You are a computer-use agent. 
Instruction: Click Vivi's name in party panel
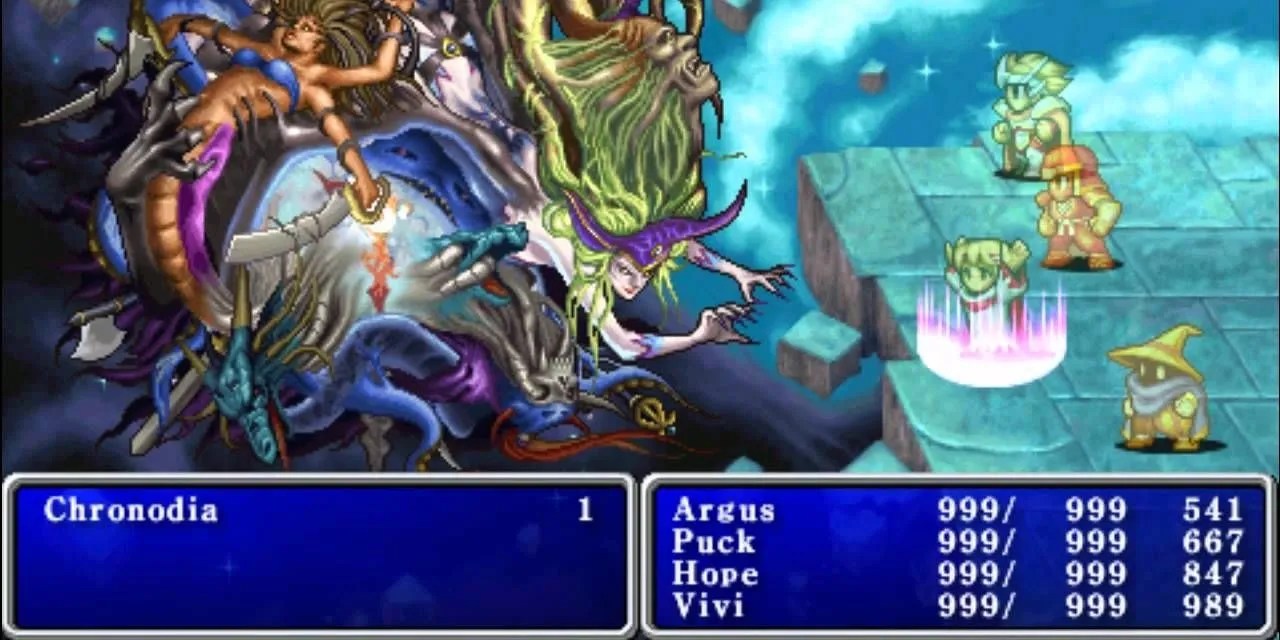pyautogui.click(x=708, y=606)
